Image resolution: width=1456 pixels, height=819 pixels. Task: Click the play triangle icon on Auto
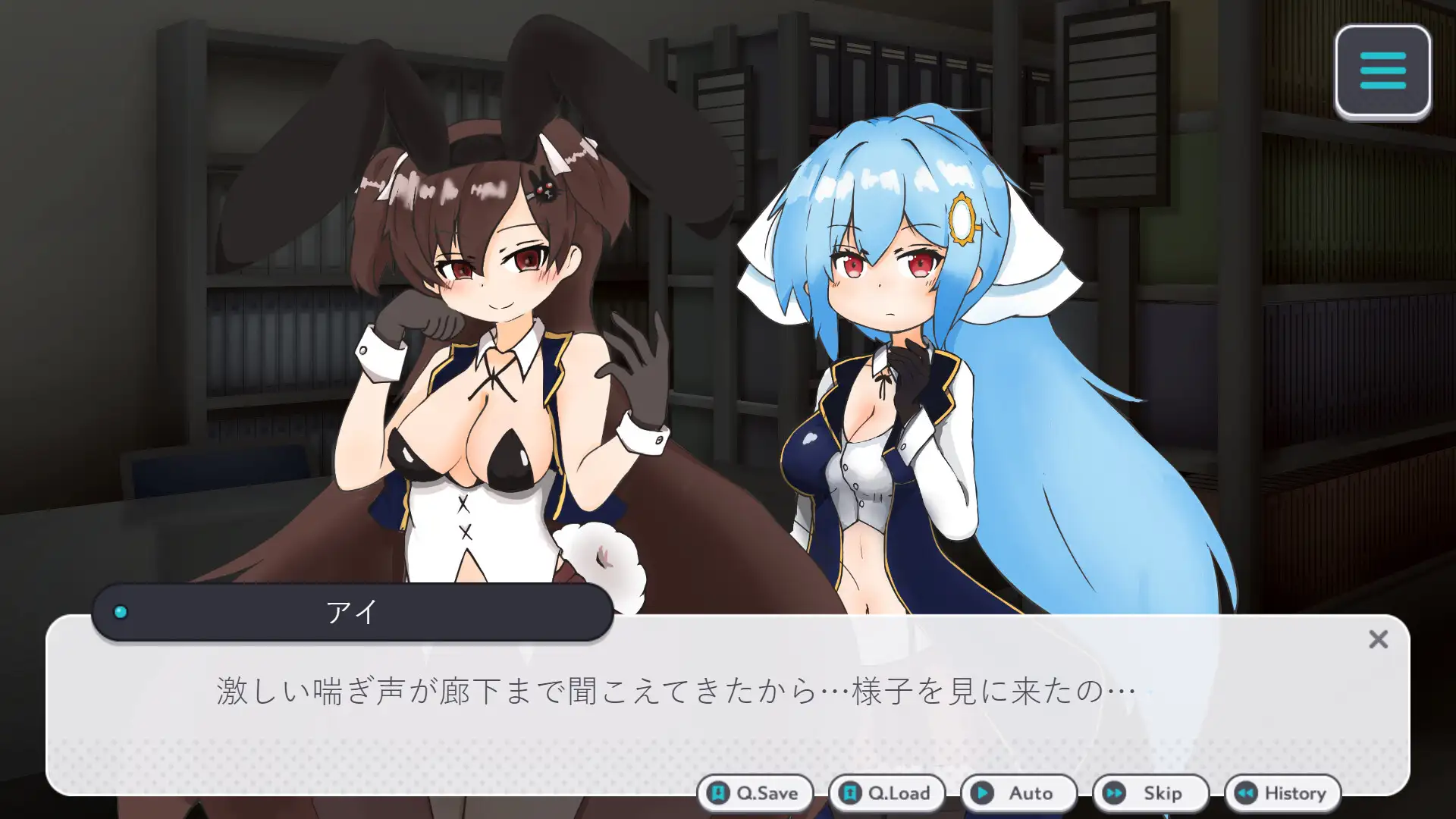click(x=983, y=793)
